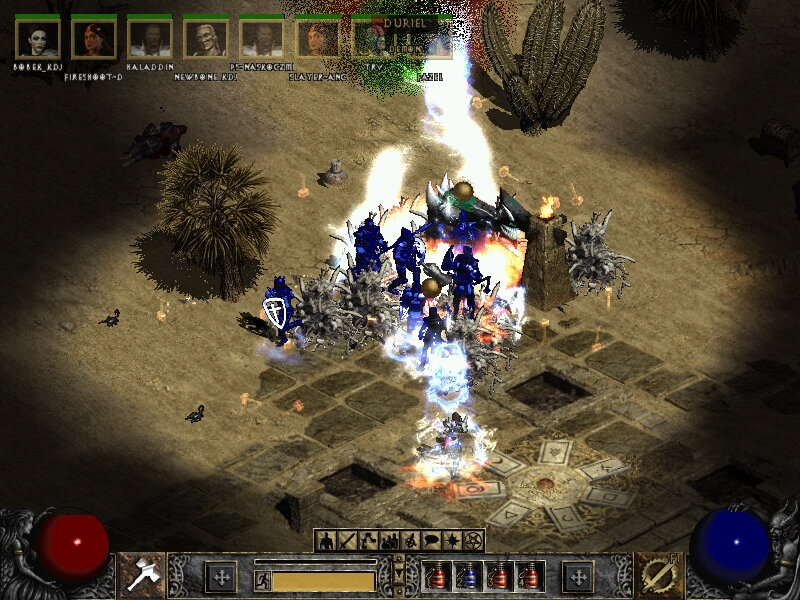Toggle the run/walk running man button
This screenshot has height=600, width=800.
(262, 580)
